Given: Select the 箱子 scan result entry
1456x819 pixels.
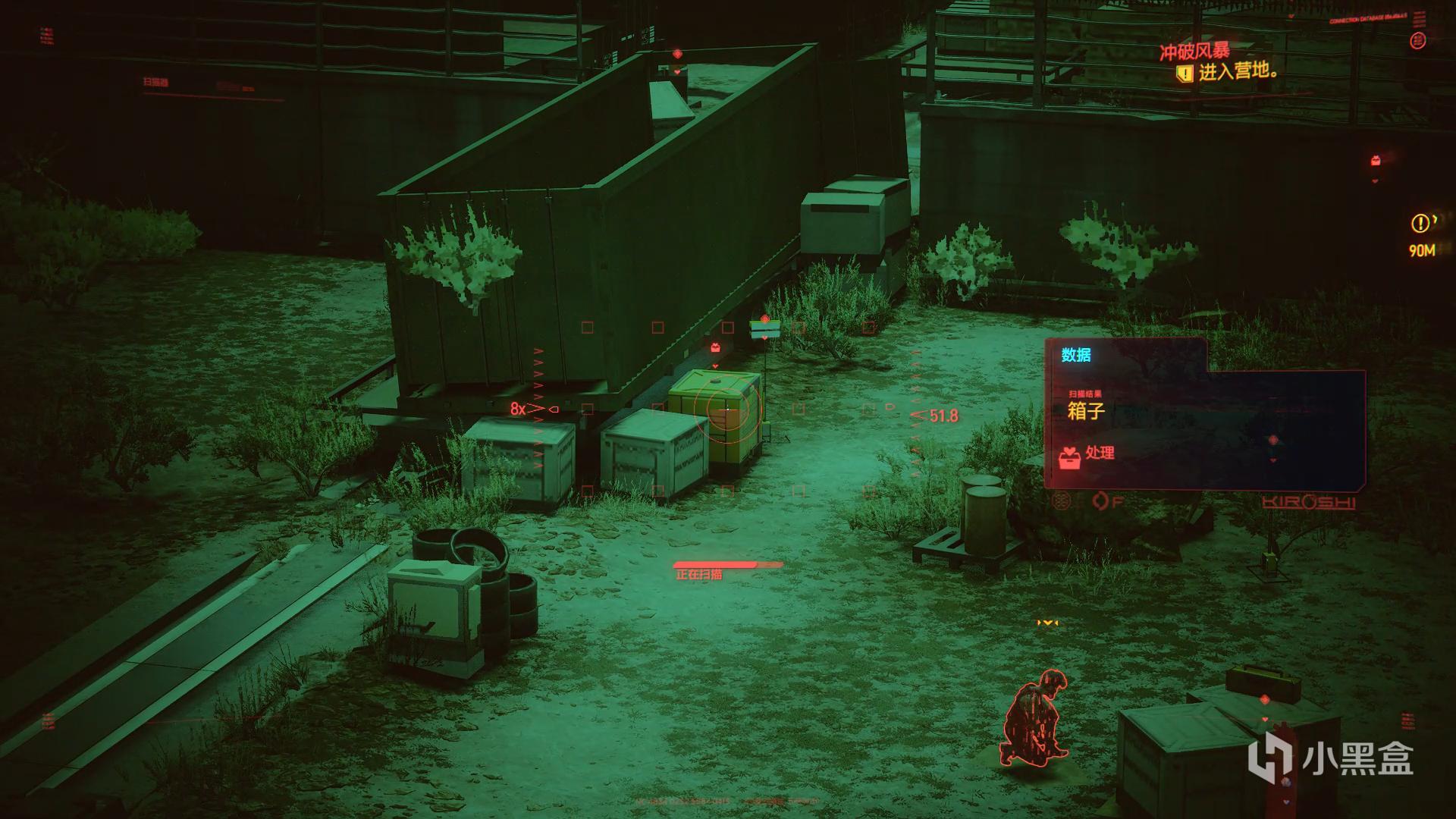Looking at the screenshot, I should point(1086,411).
